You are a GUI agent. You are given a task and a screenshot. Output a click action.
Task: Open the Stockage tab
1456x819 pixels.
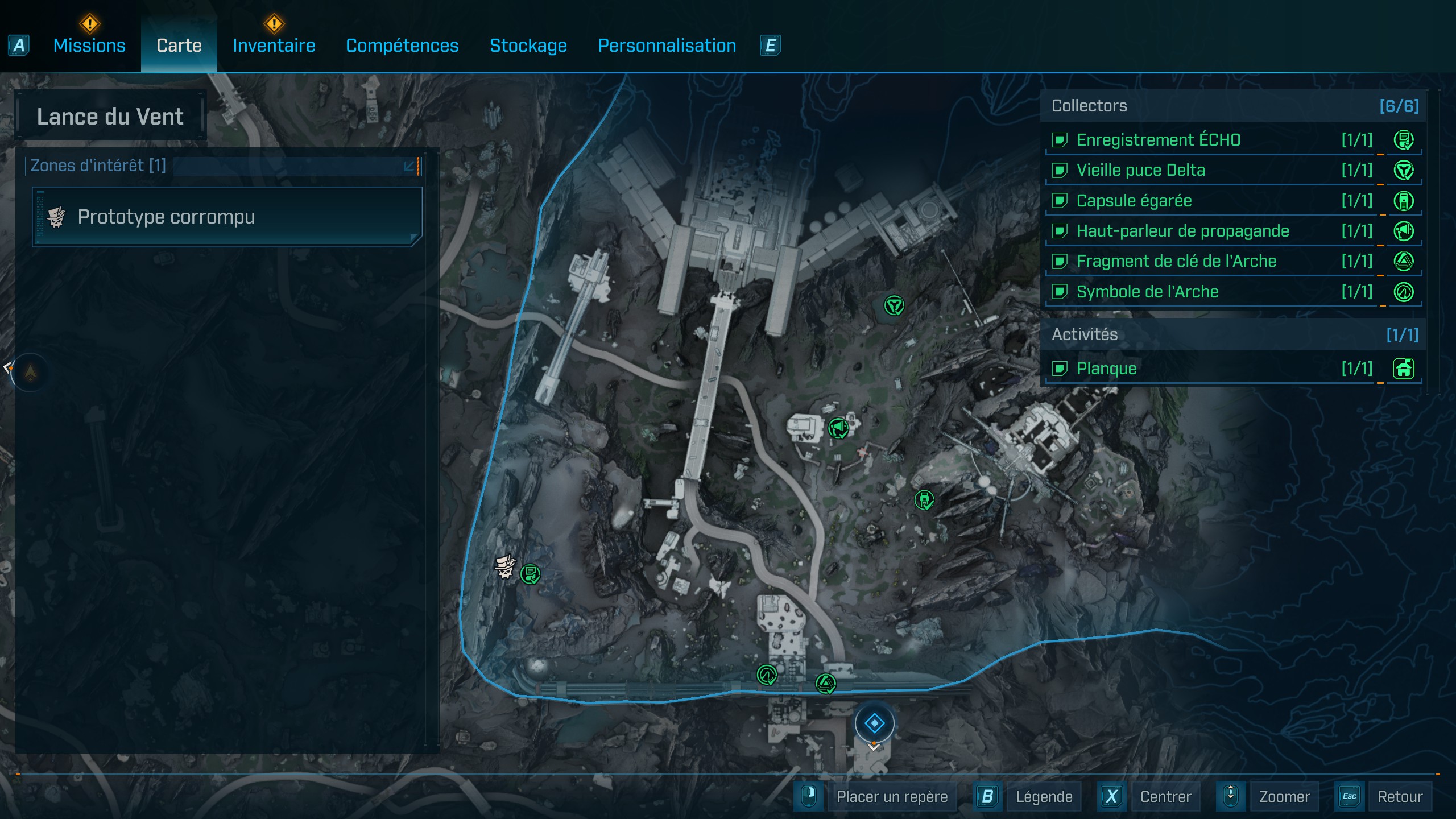point(528,45)
